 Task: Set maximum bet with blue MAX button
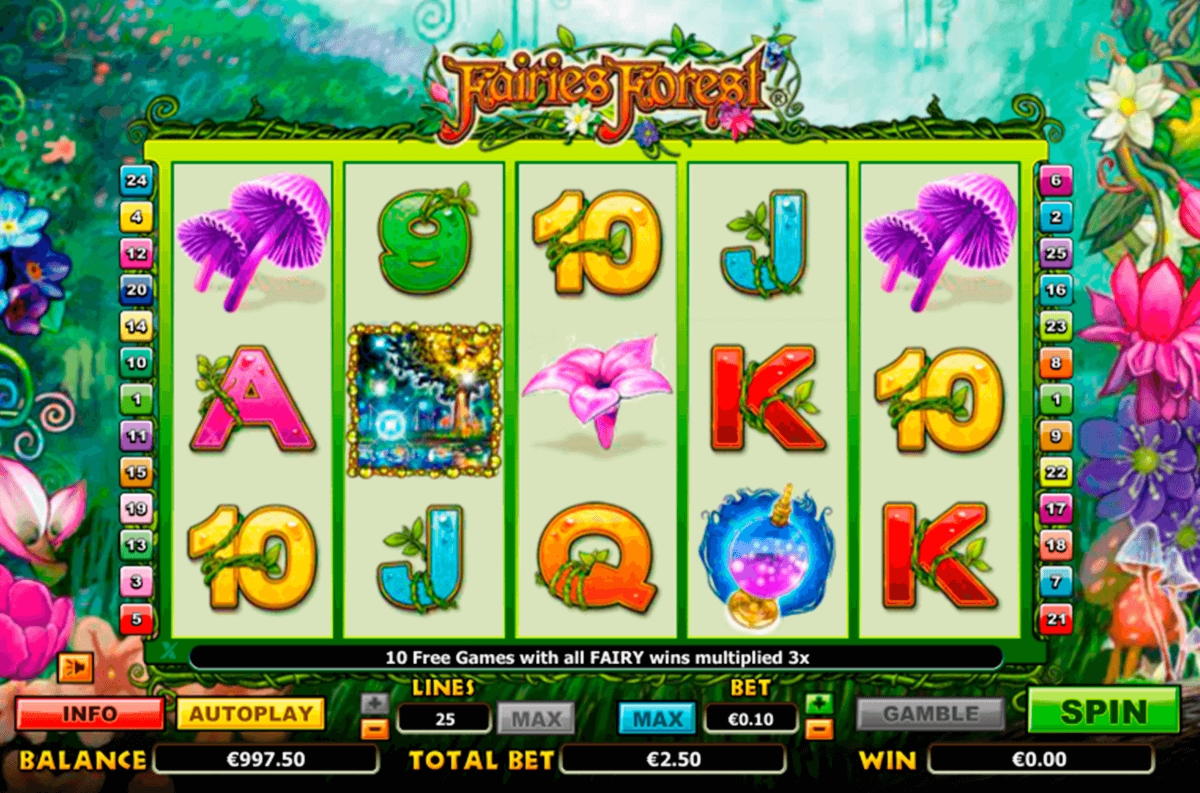[x=656, y=717]
